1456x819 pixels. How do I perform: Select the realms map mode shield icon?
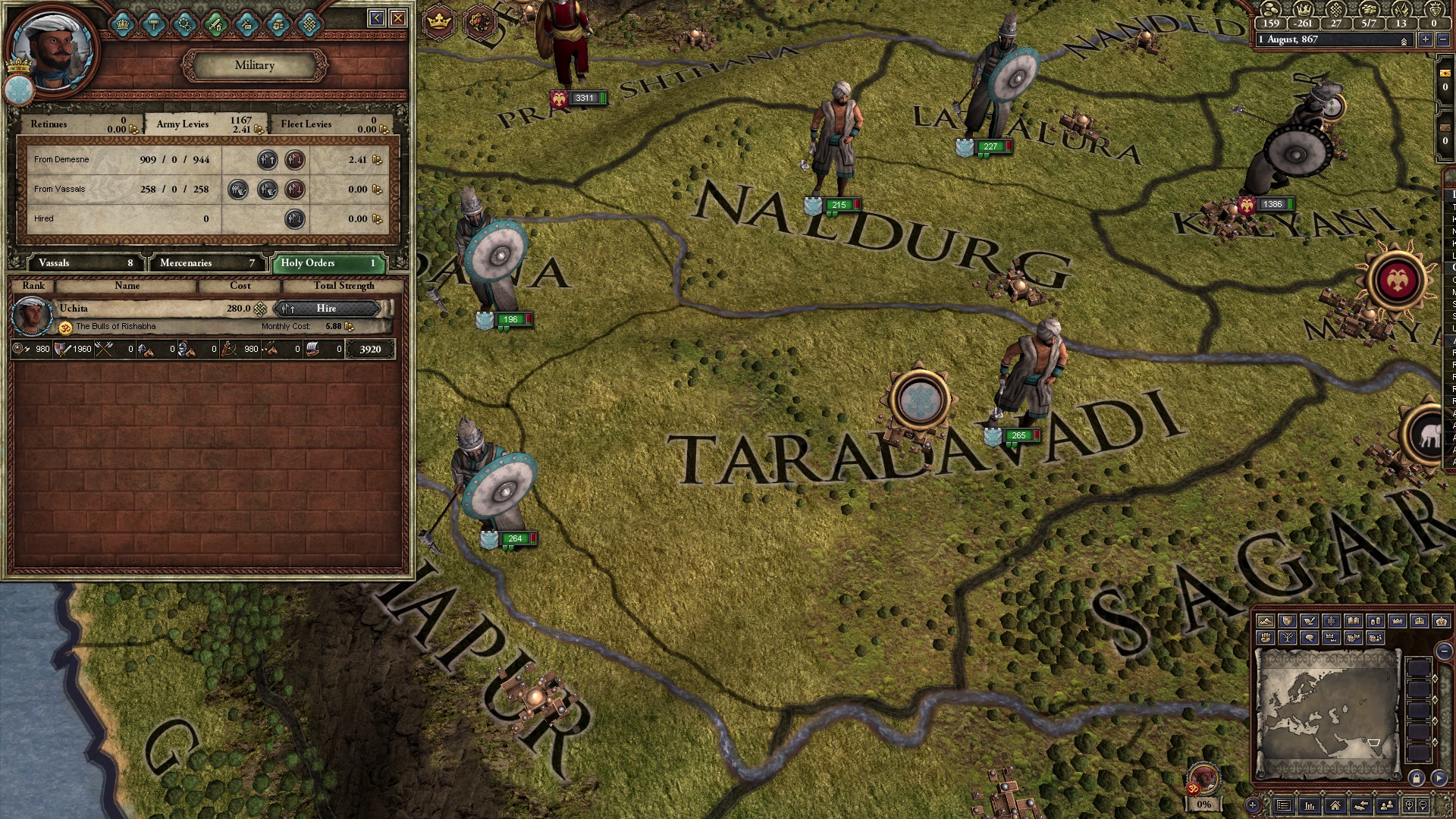click(1287, 620)
